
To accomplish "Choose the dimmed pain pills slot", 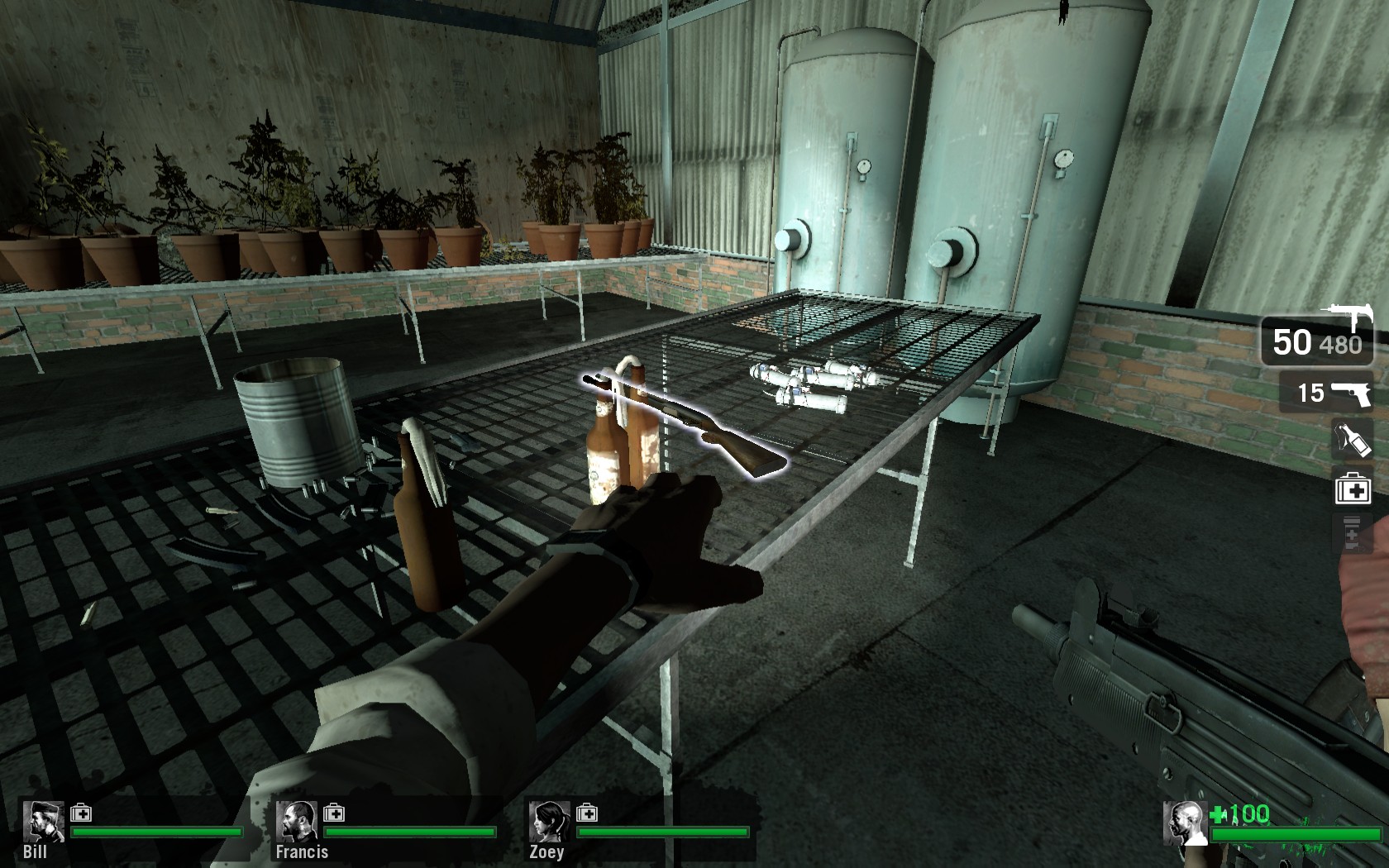I will [x=1353, y=533].
